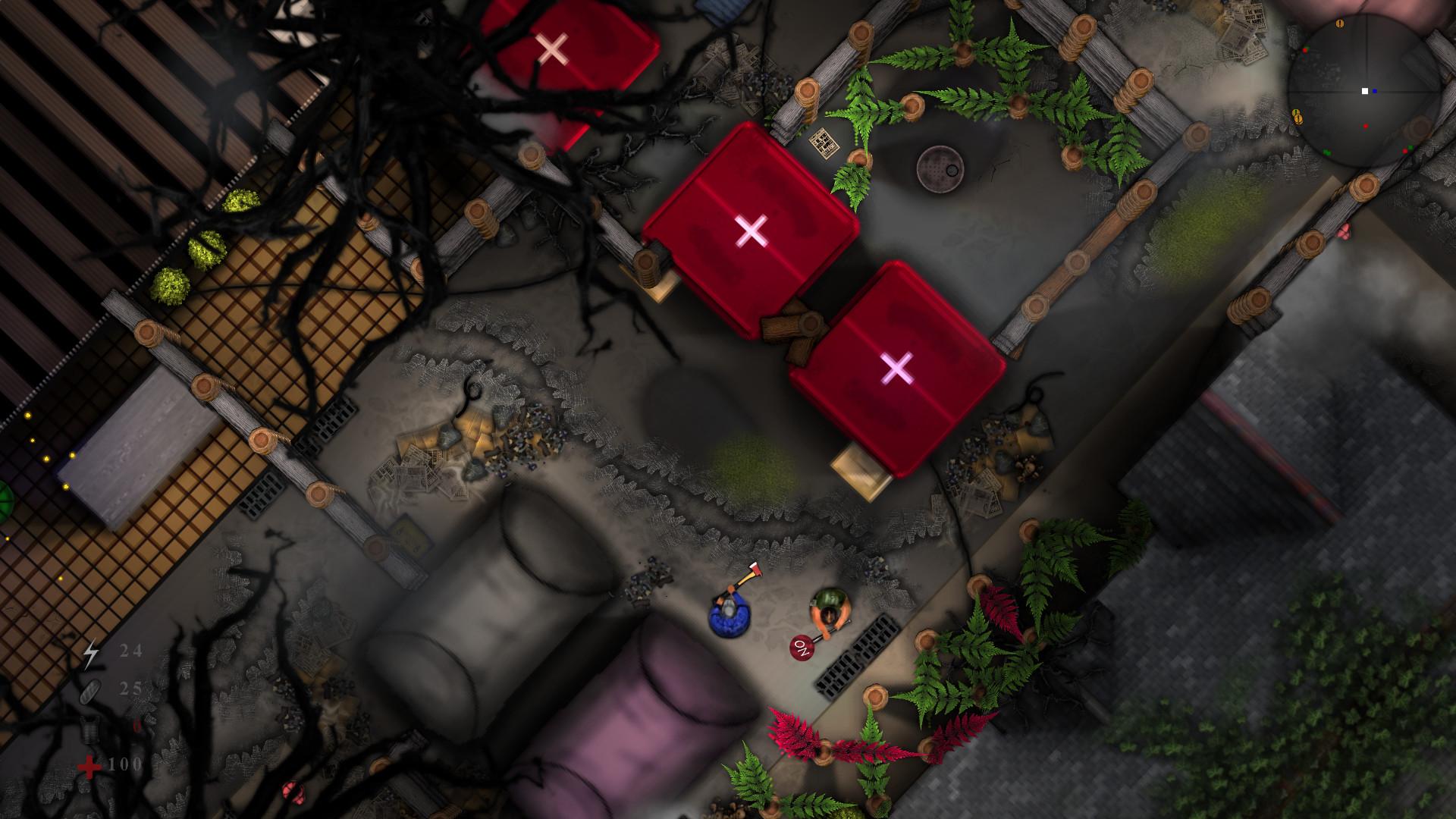Click the health value reading 100
Screen dimensions: 1456x819
(x=124, y=764)
